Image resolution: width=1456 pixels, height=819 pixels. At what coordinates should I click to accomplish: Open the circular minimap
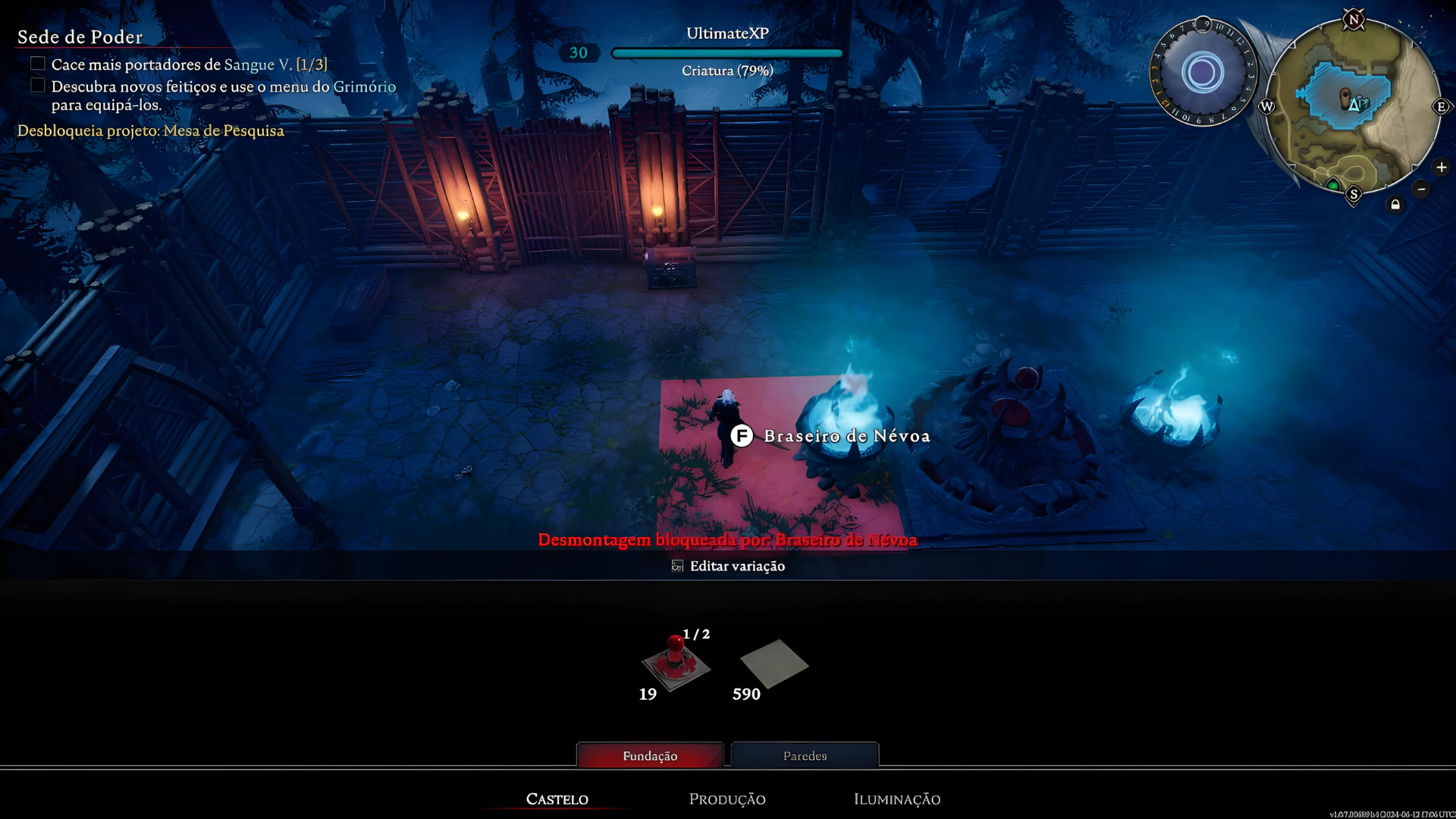(x=1352, y=106)
